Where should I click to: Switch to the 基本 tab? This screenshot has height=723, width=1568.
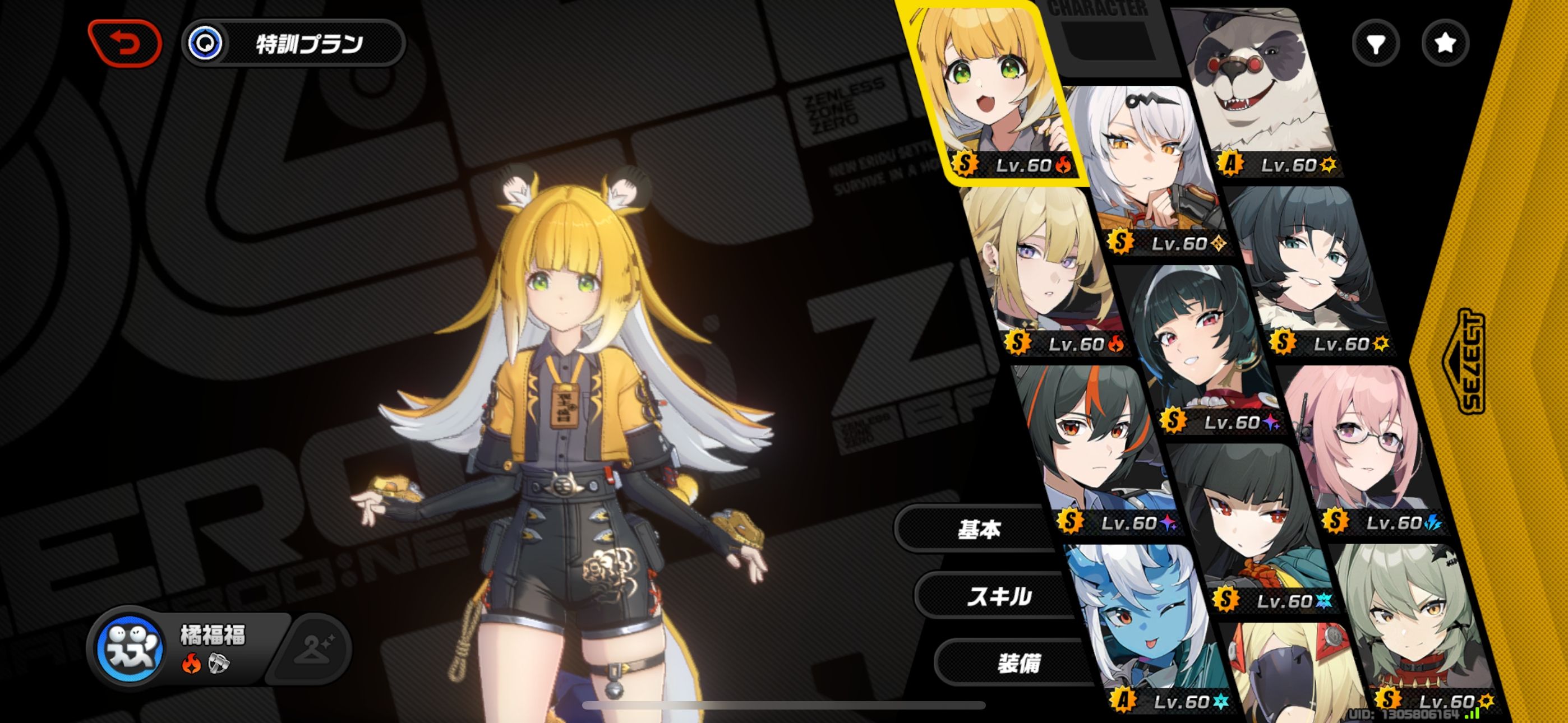[979, 530]
